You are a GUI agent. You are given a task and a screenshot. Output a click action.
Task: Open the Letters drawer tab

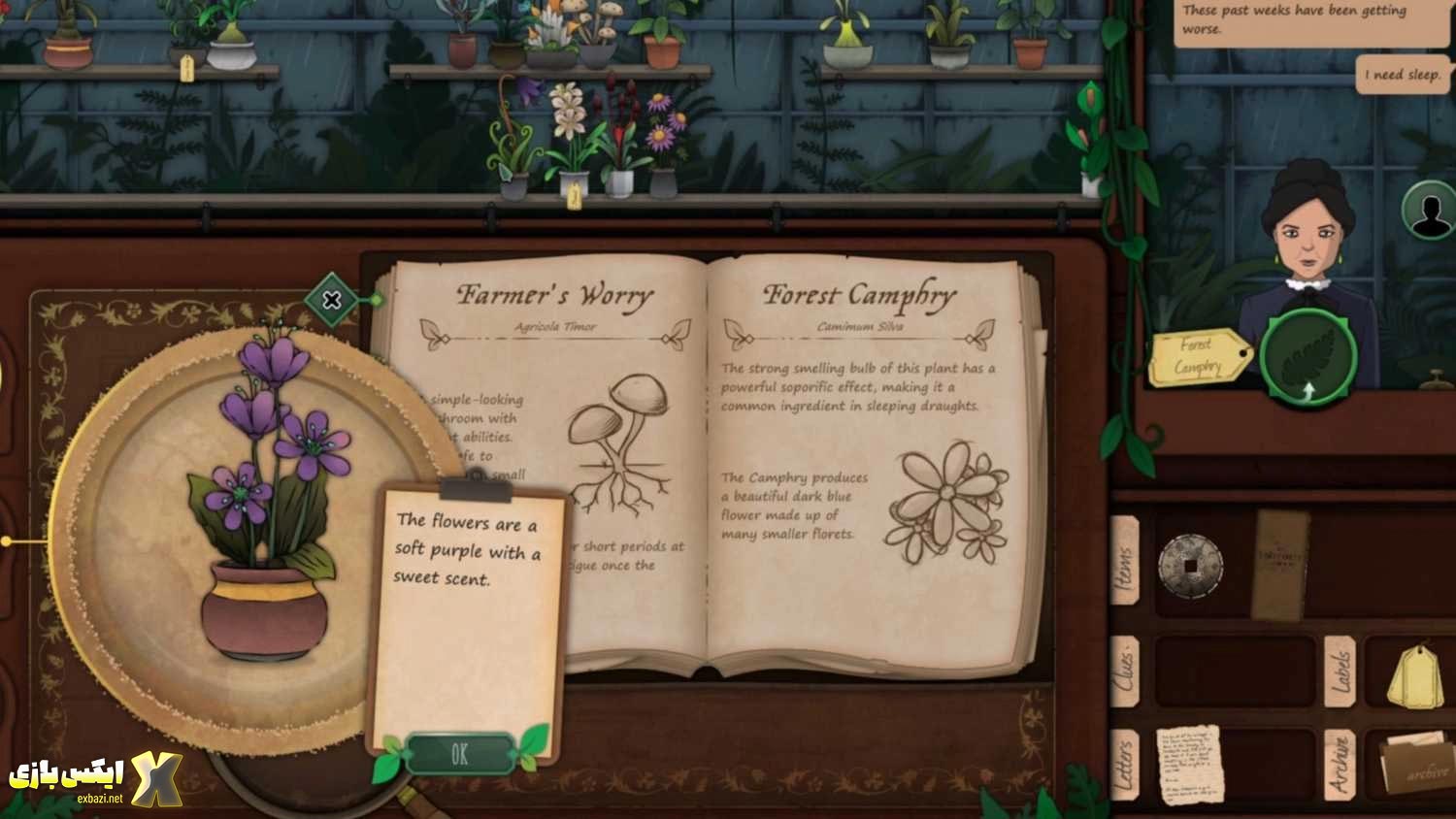[x=1125, y=765]
